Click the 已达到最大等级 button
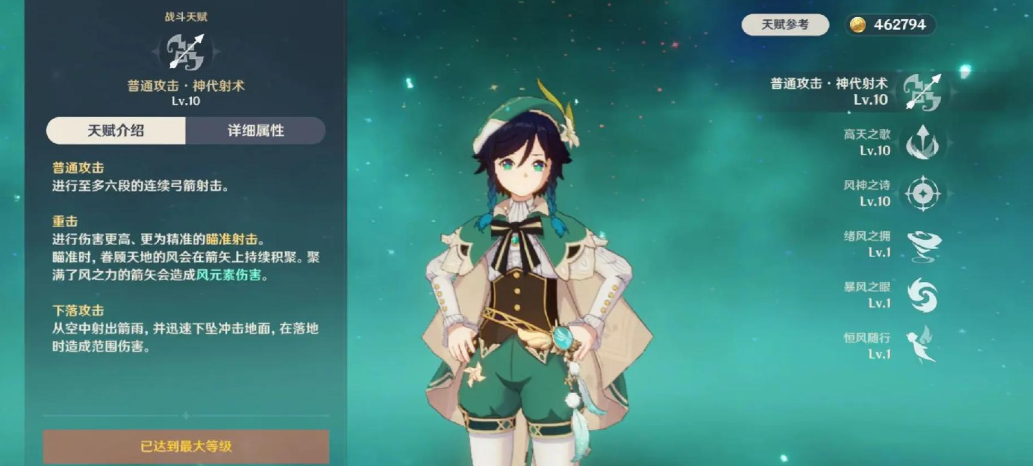Image resolution: width=1033 pixels, height=466 pixels. tap(186, 446)
